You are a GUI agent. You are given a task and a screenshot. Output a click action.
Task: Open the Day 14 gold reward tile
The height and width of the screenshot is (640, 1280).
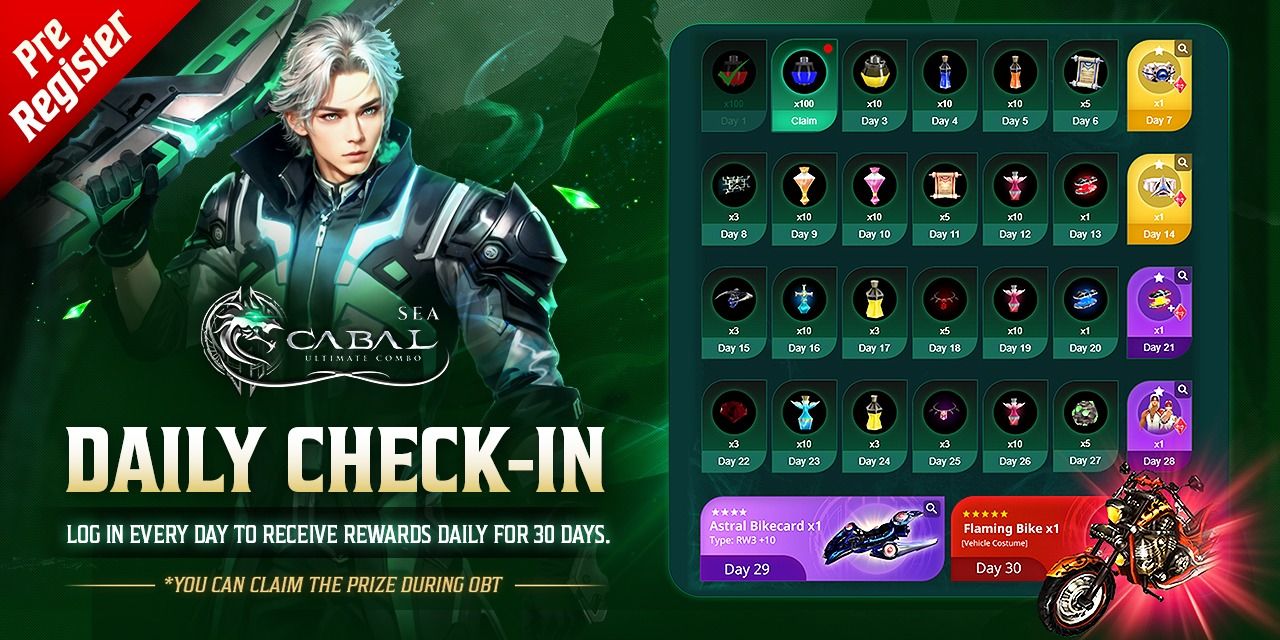pos(1157,200)
